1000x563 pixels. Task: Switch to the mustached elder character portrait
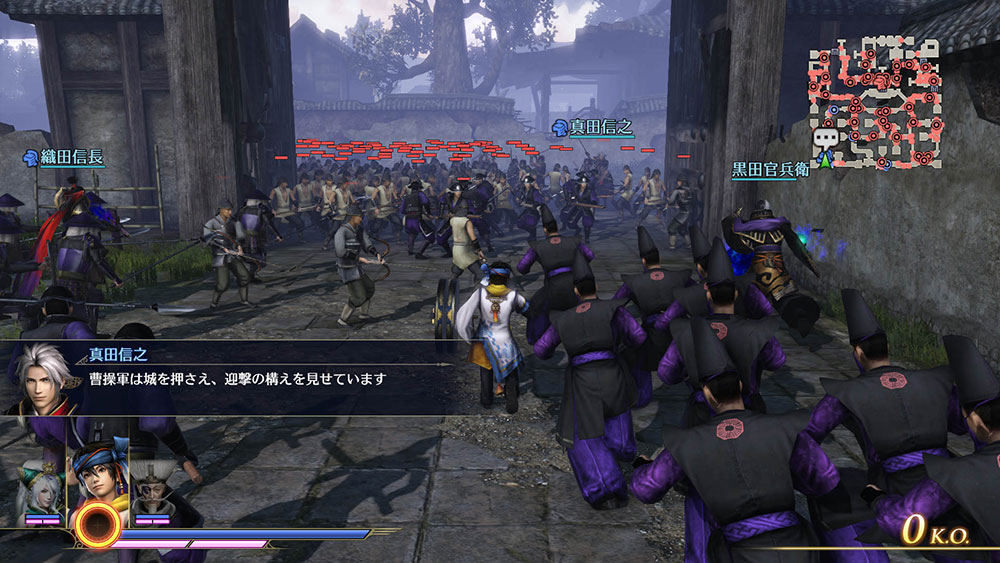pyautogui.click(x=153, y=487)
